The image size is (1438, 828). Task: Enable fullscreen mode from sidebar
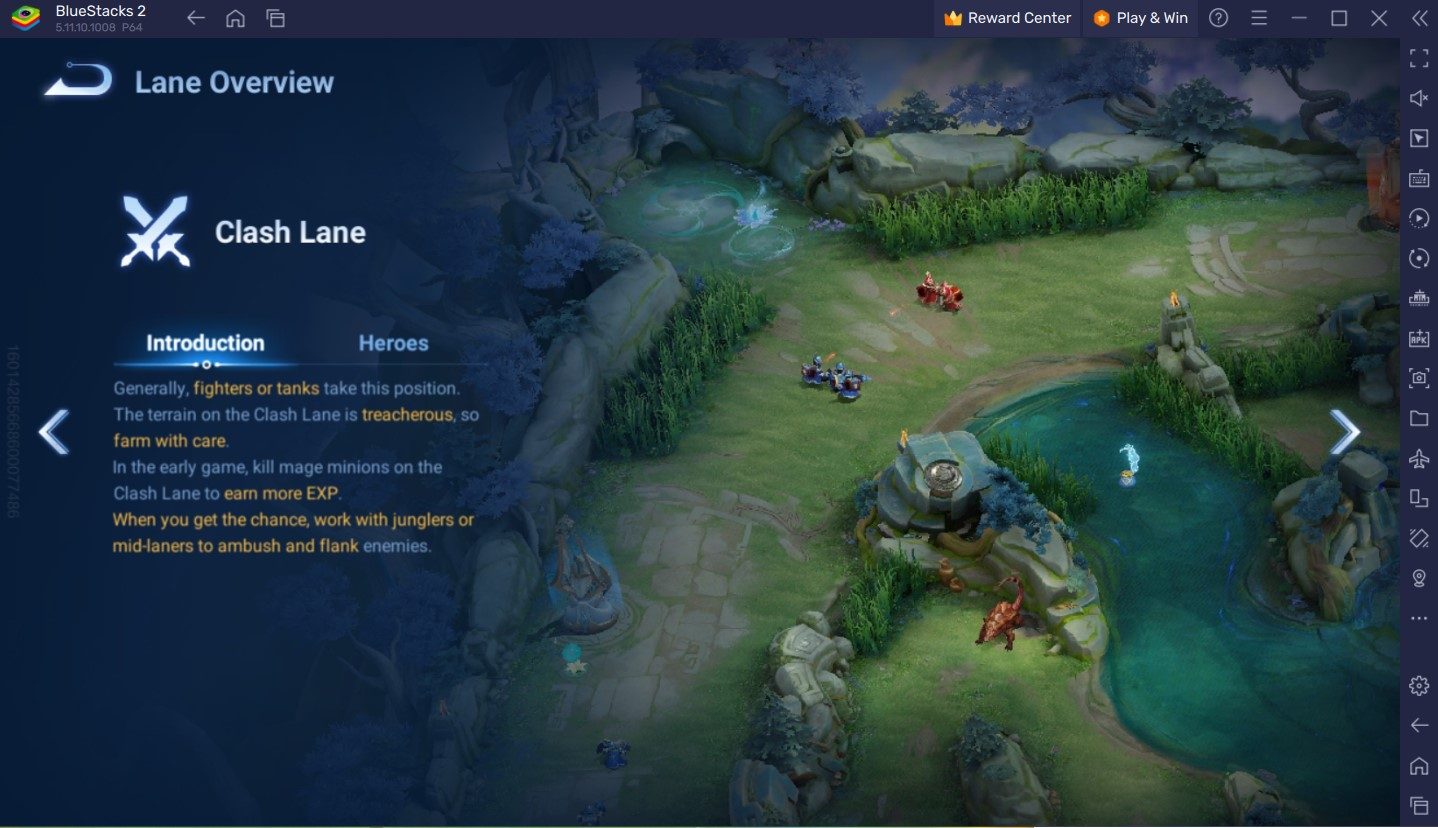[1418, 57]
